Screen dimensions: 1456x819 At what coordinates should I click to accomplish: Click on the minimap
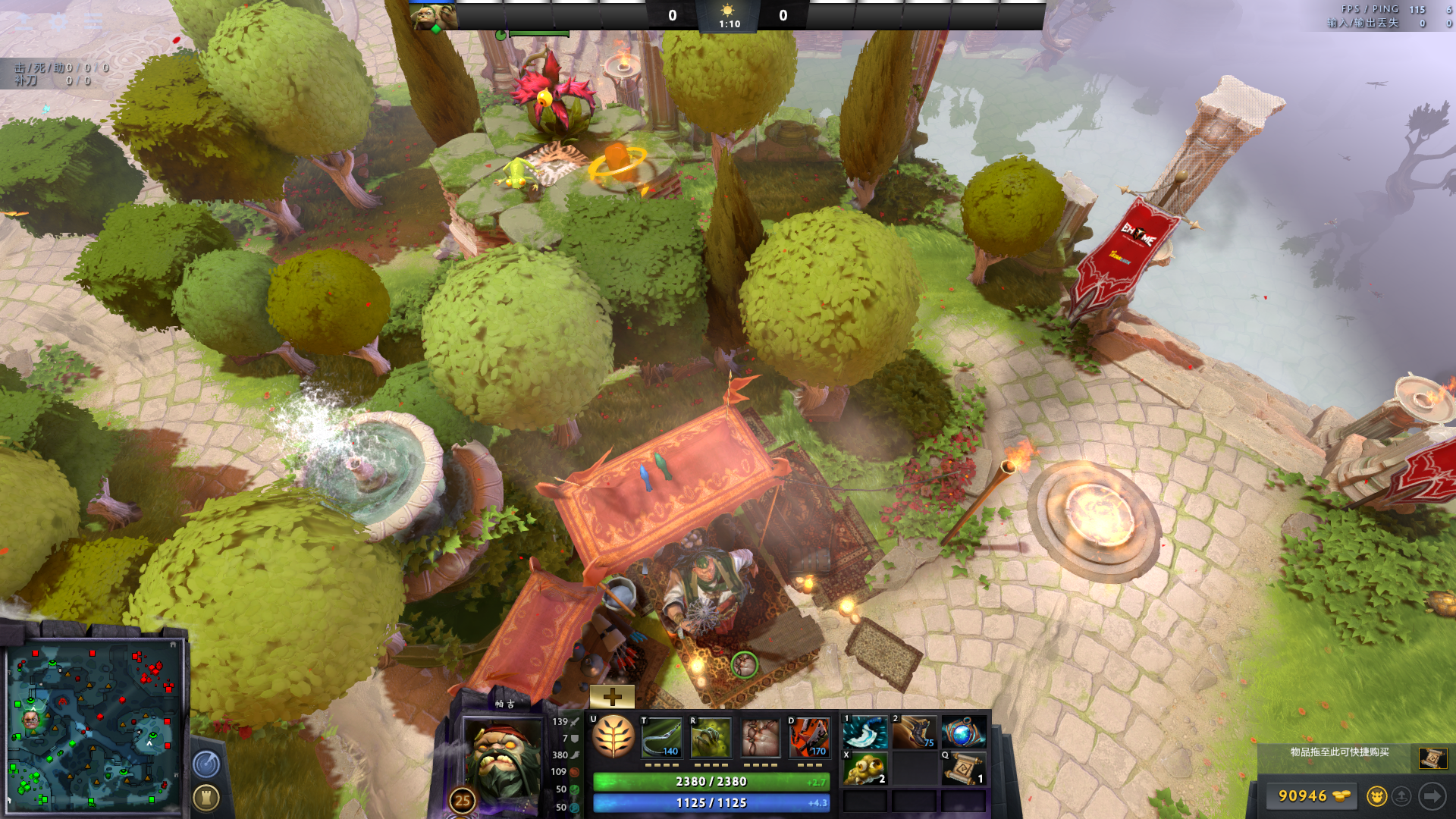tap(93, 726)
